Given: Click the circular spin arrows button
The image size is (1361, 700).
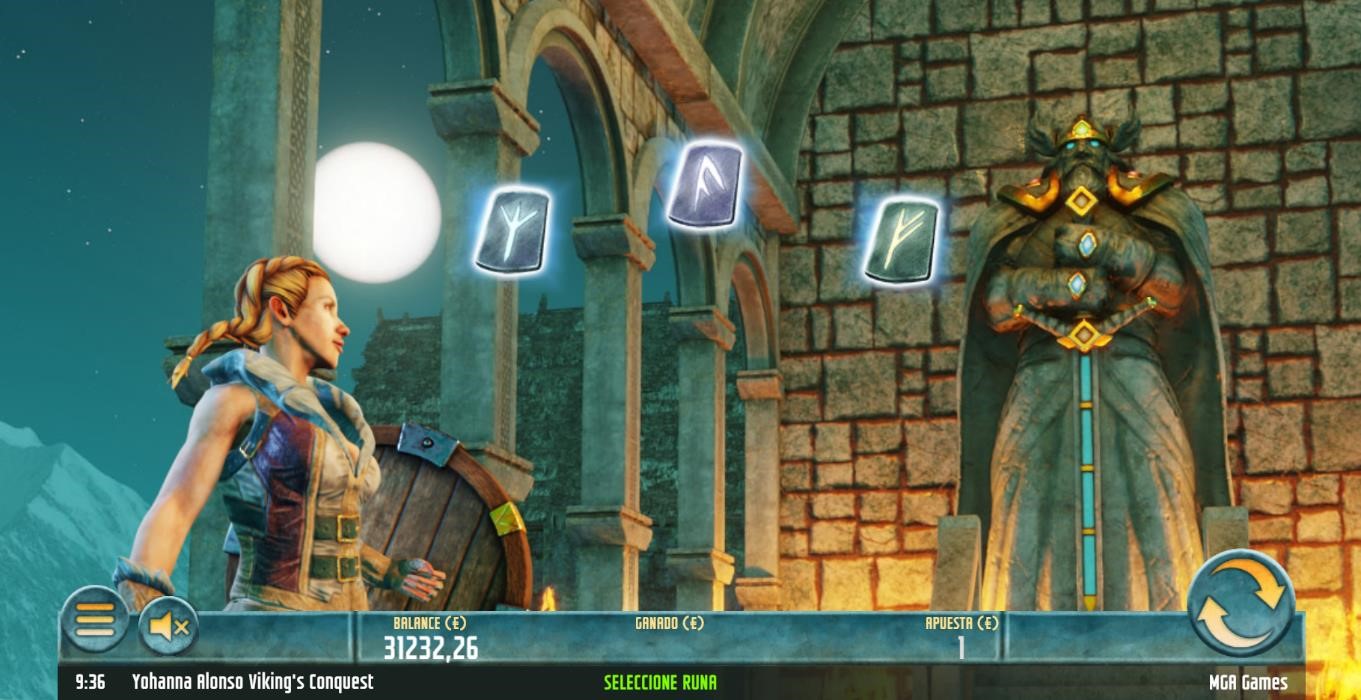Looking at the screenshot, I should pyautogui.click(x=1241, y=602).
